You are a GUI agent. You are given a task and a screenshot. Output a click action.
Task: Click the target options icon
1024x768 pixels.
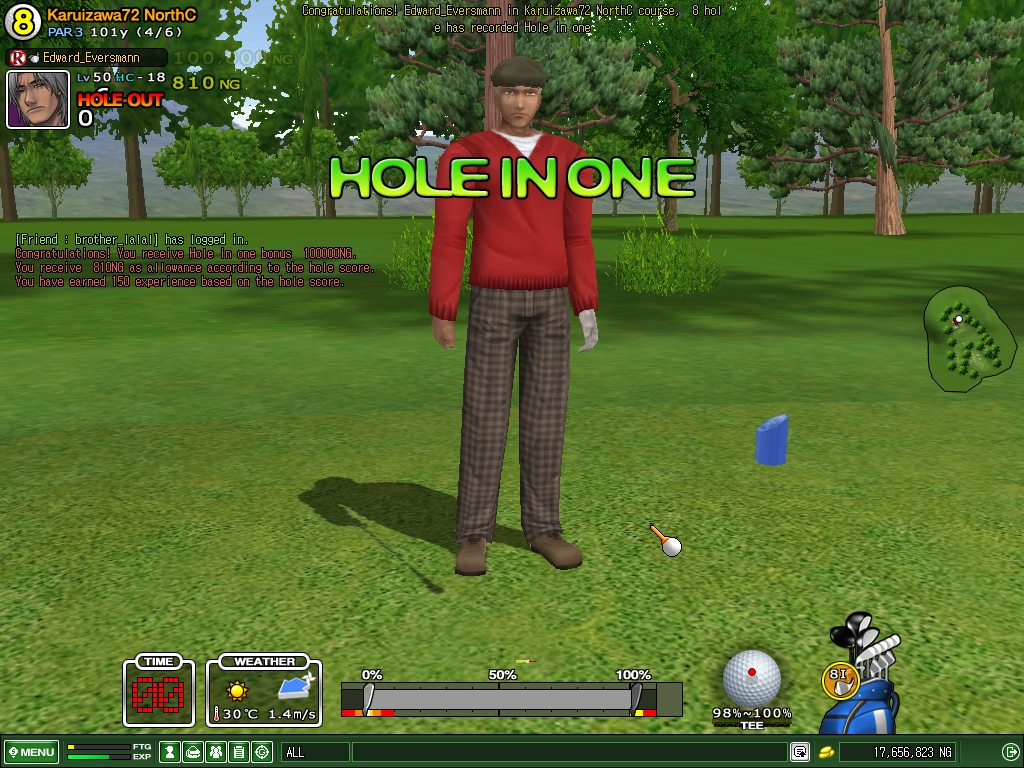pos(262,752)
